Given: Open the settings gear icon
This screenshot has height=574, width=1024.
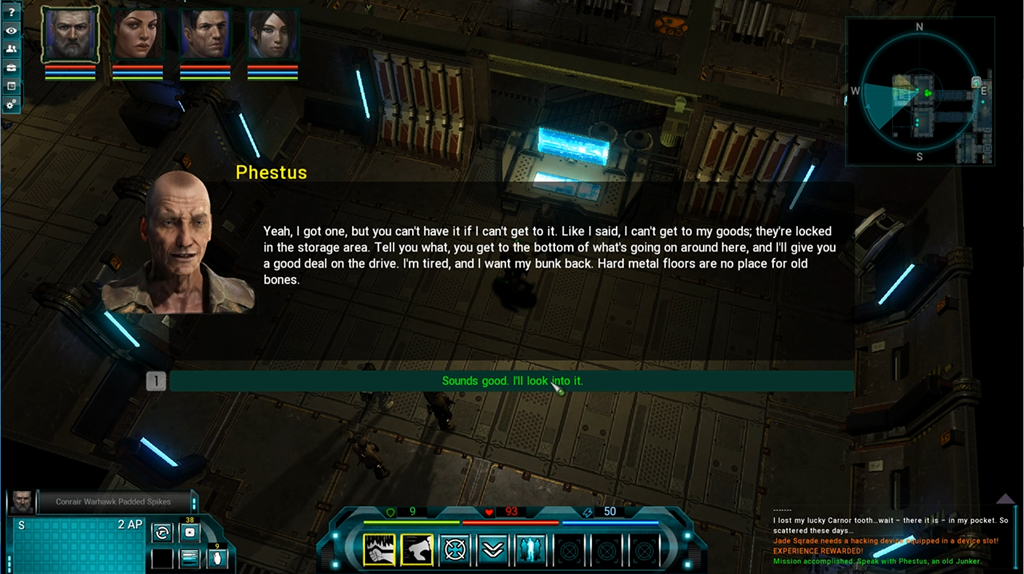Looking at the screenshot, I should click(x=11, y=103).
